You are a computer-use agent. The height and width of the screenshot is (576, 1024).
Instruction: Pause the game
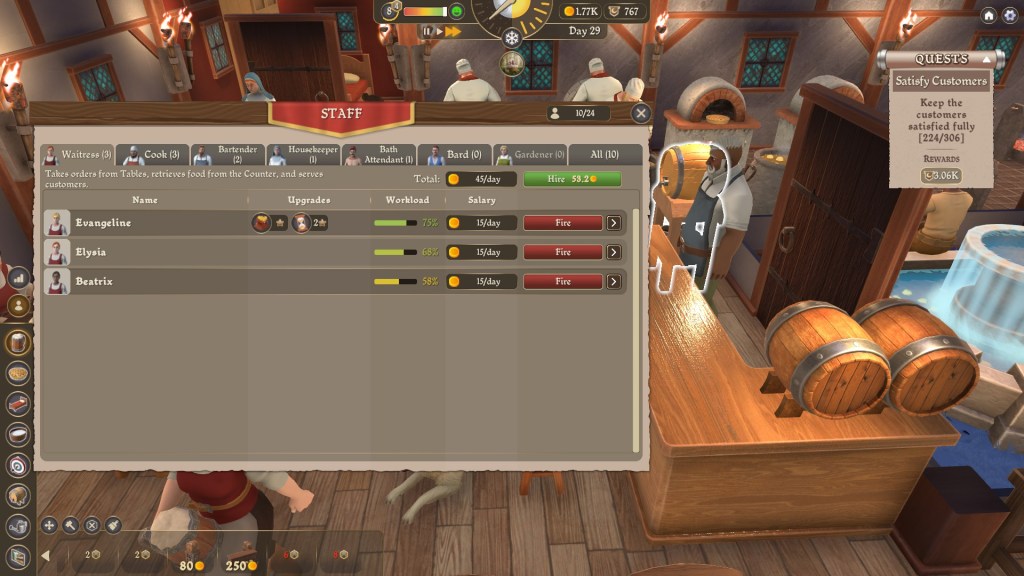pyautogui.click(x=428, y=32)
